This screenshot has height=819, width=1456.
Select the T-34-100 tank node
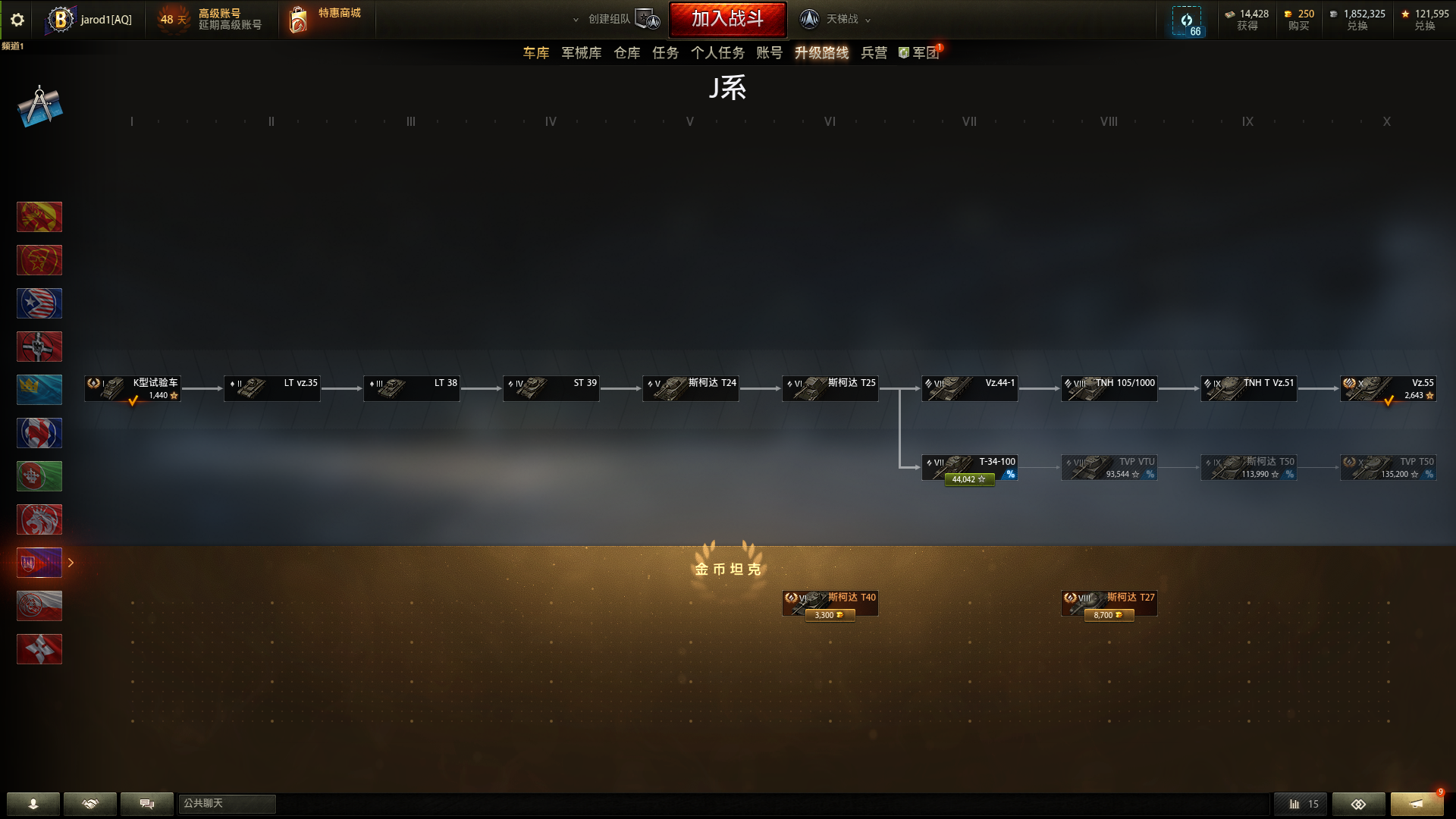click(x=969, y=467)
